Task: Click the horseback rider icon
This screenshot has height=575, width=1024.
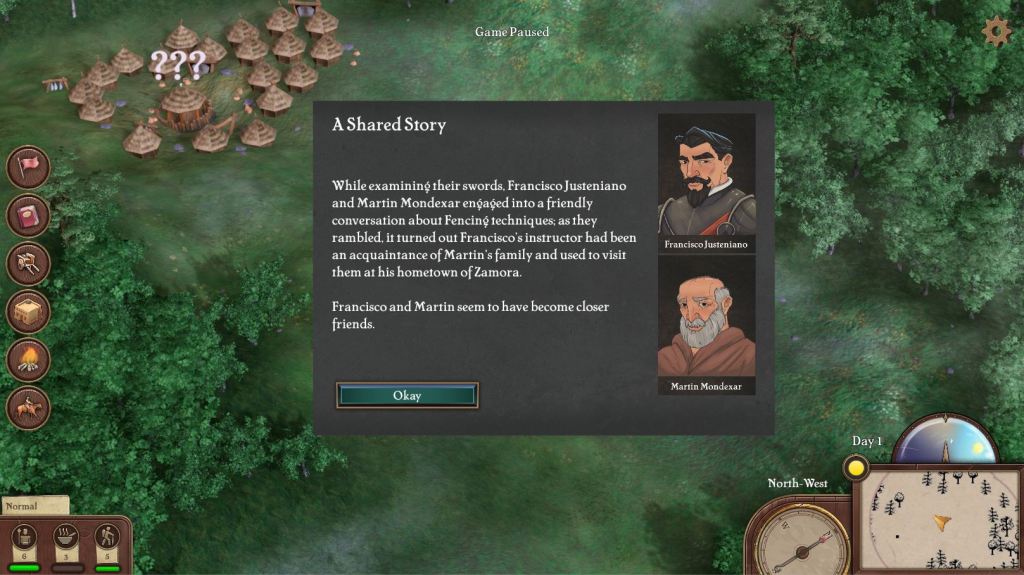Action: pyautogui.click(x=29, y=407)
